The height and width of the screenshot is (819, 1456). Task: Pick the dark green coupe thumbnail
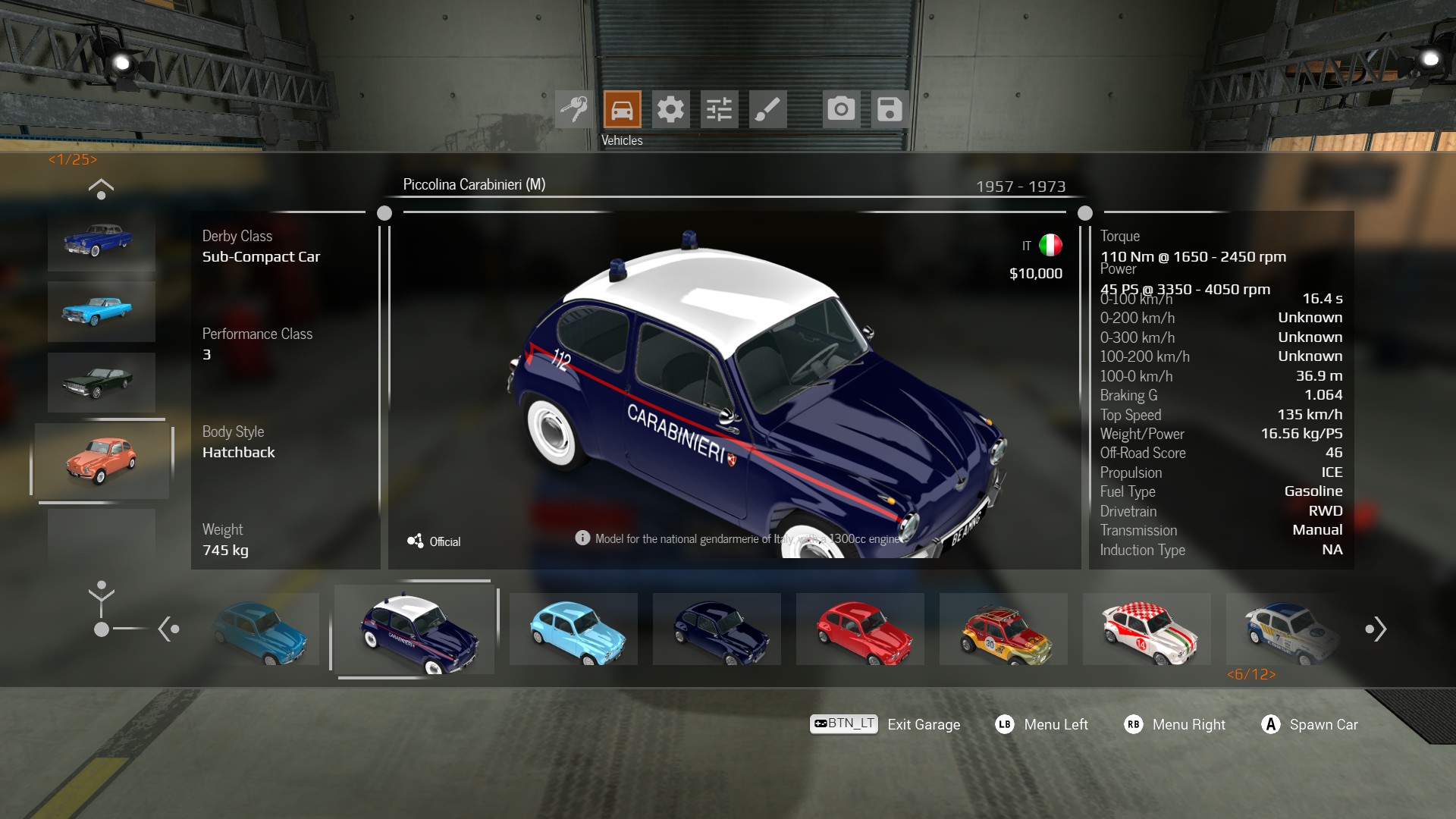pyautogui.click(x=101, y=382)
